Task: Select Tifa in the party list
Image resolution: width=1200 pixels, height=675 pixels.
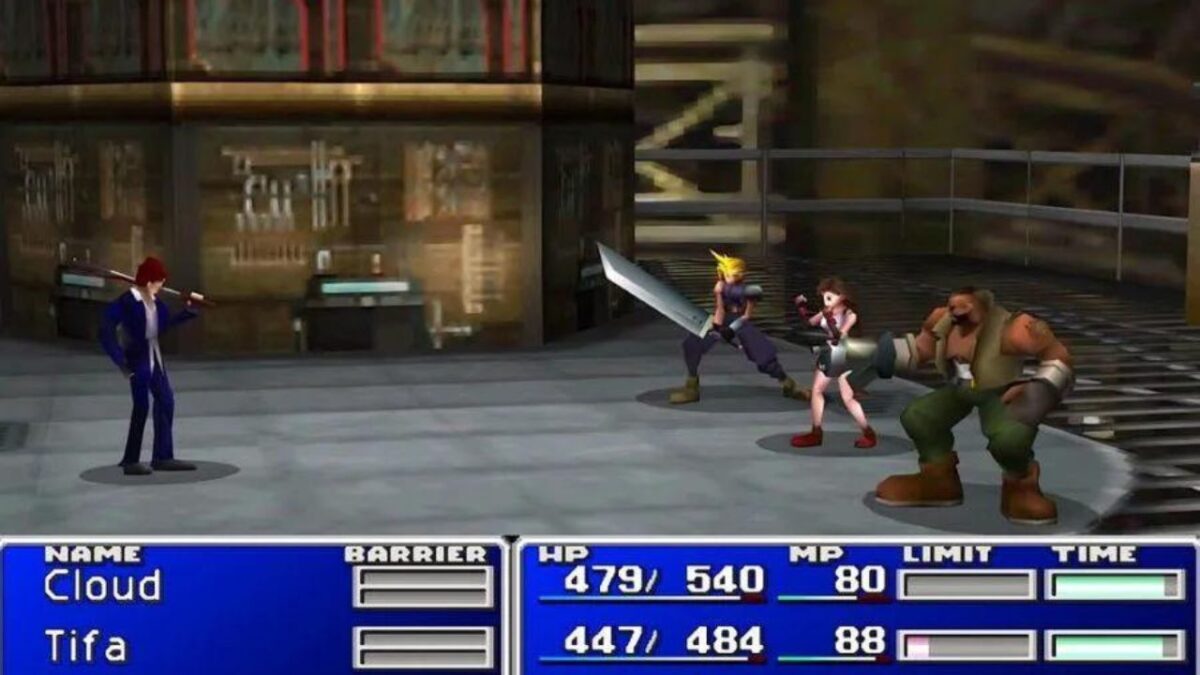Action: (x=86, y=646)
